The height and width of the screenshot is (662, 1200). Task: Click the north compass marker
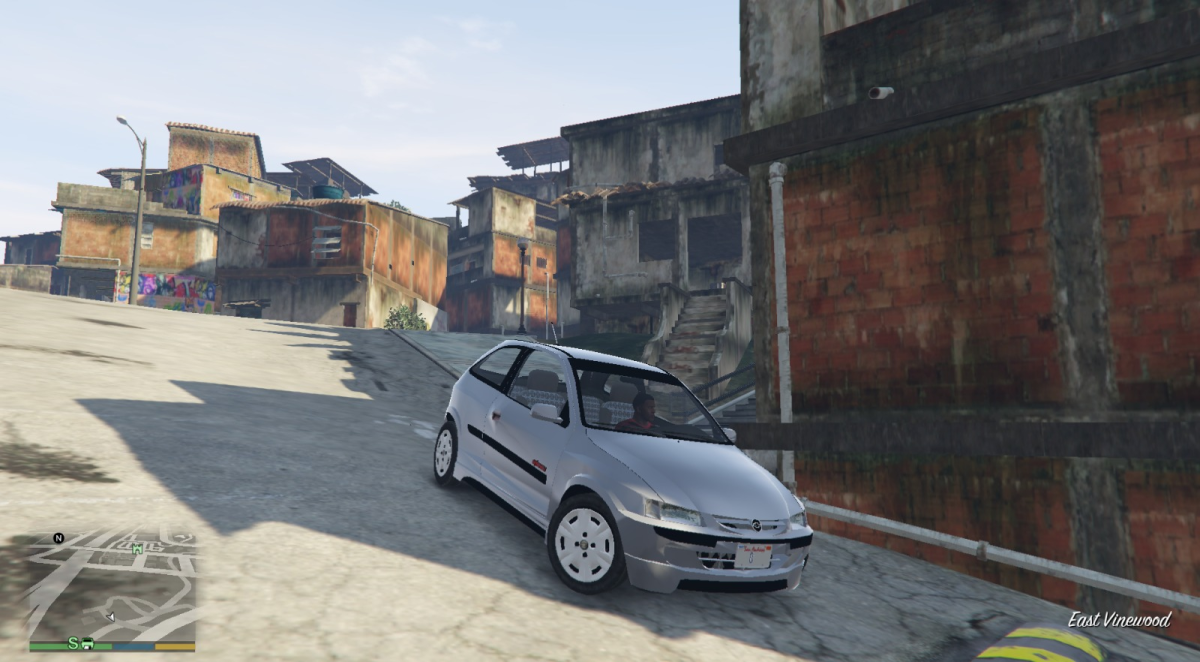58,538
